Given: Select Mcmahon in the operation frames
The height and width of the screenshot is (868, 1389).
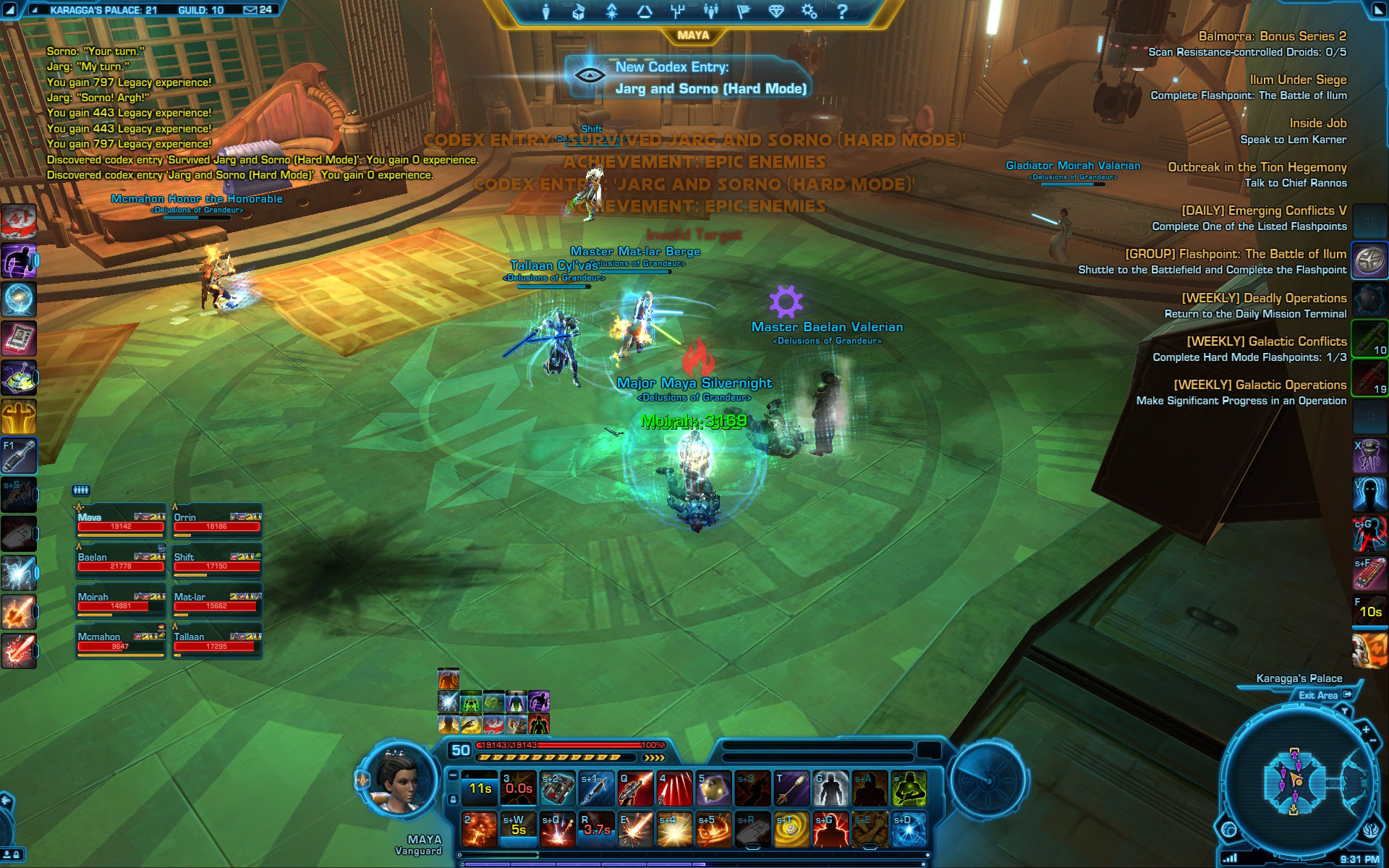Looking at the screenshot, I should point(121,642).
